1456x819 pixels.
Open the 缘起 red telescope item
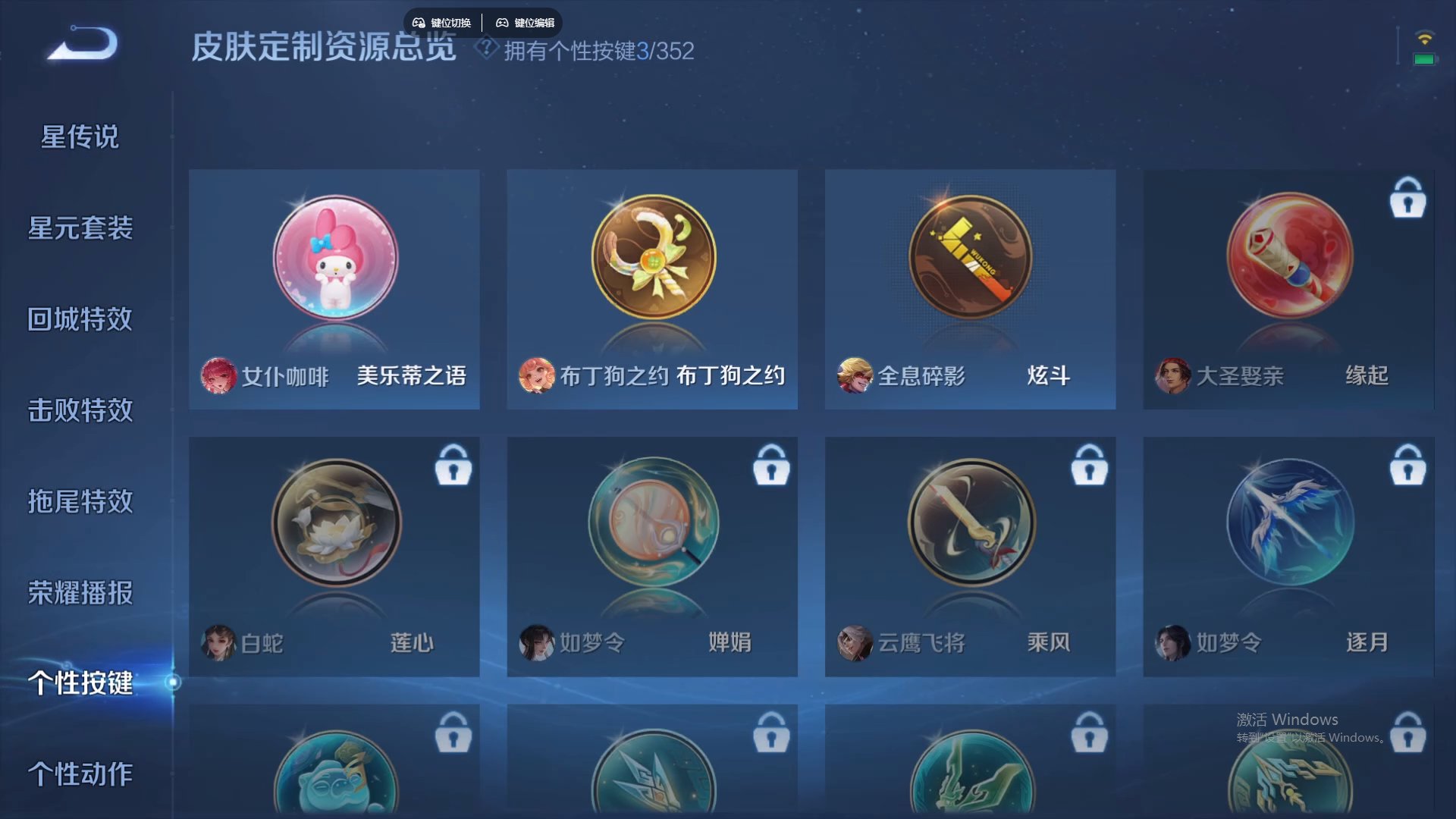click(x=1287, y=256)
